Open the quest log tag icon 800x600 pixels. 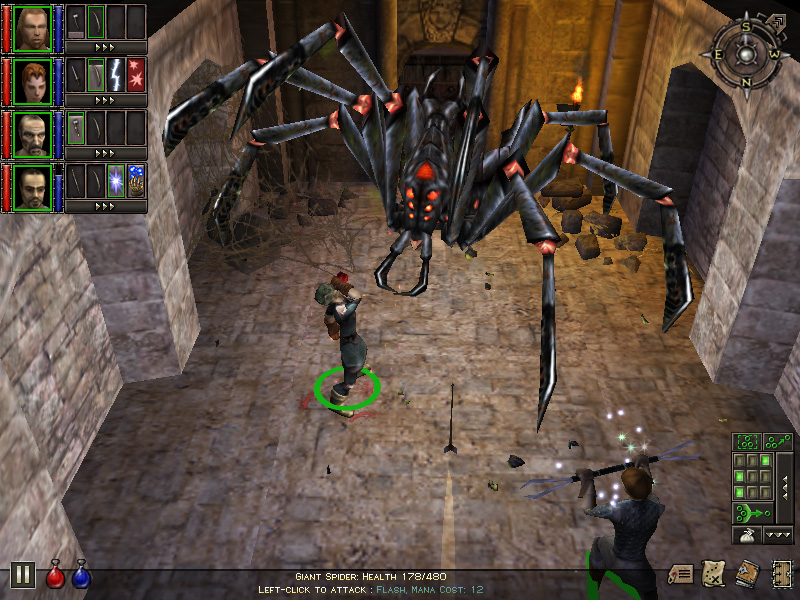[x=681, y=574]
